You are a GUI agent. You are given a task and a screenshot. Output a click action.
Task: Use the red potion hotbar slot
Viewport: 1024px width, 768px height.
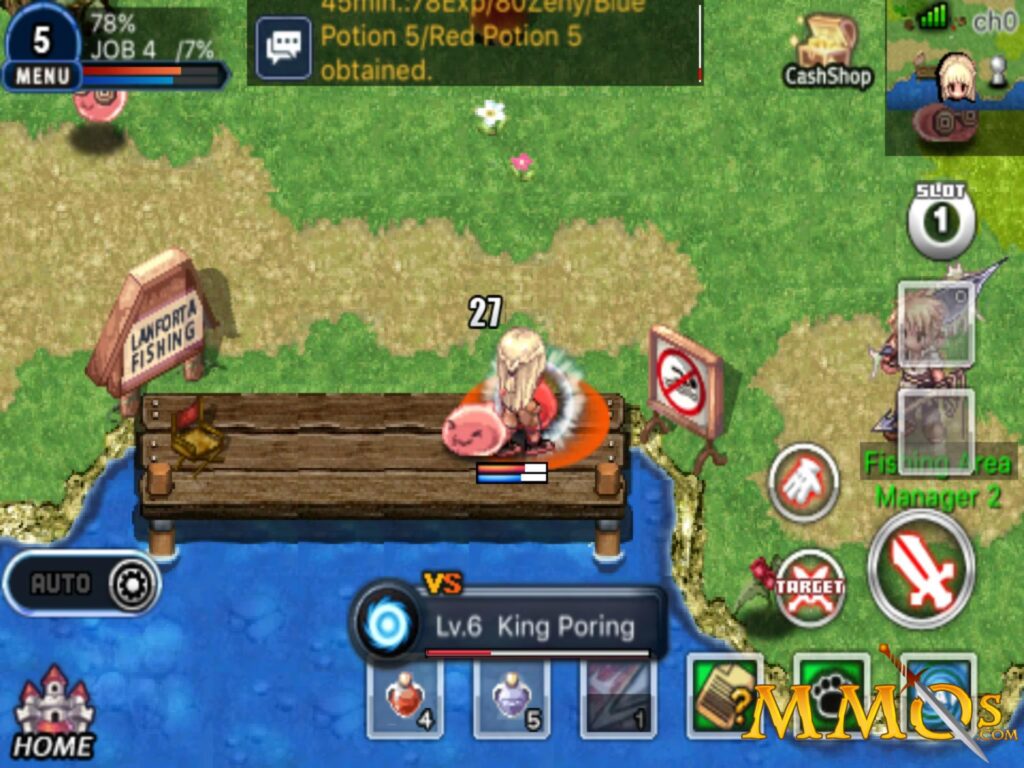point(405,699)
